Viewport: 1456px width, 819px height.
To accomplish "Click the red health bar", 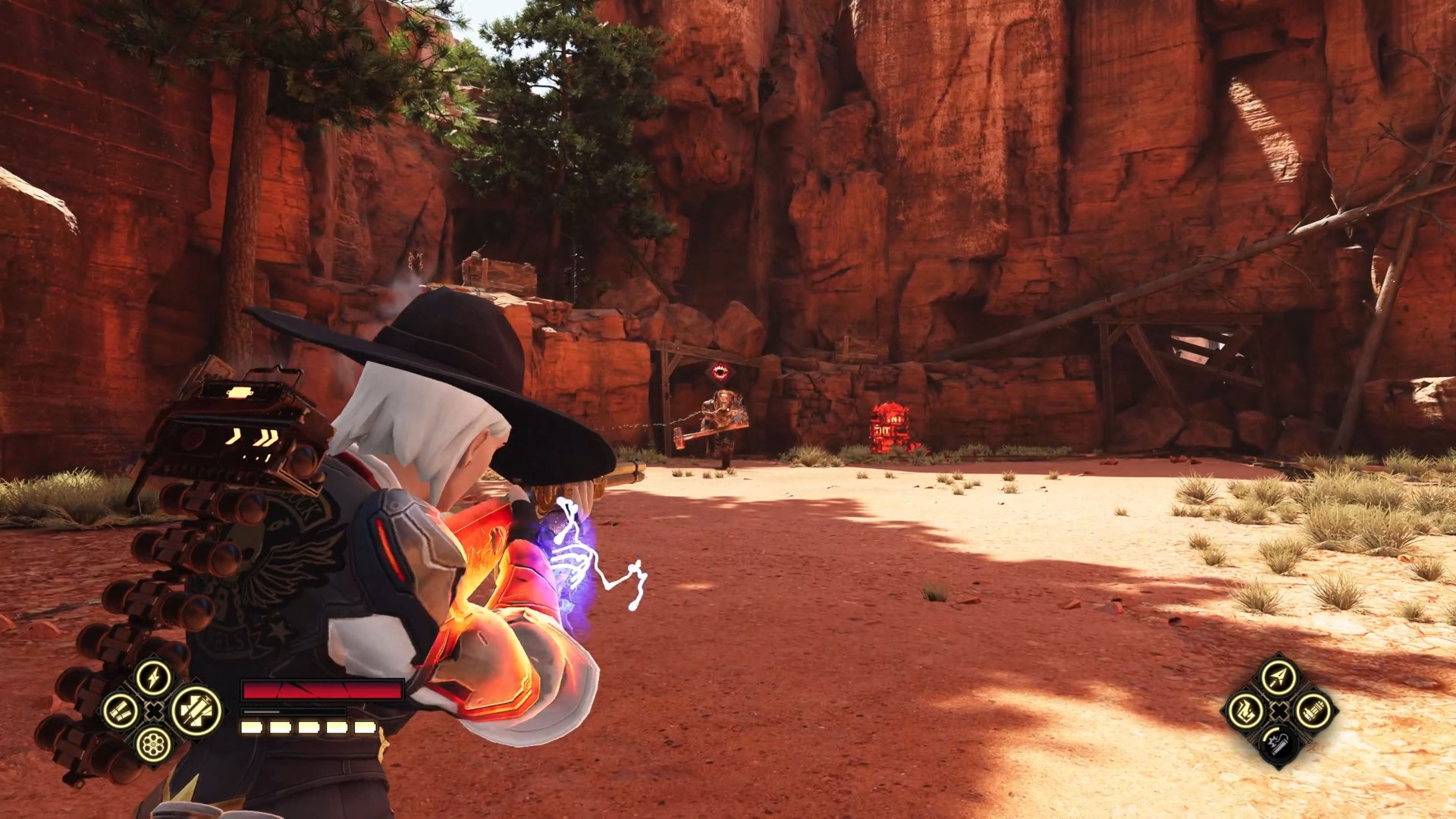I will coord(321,690).
